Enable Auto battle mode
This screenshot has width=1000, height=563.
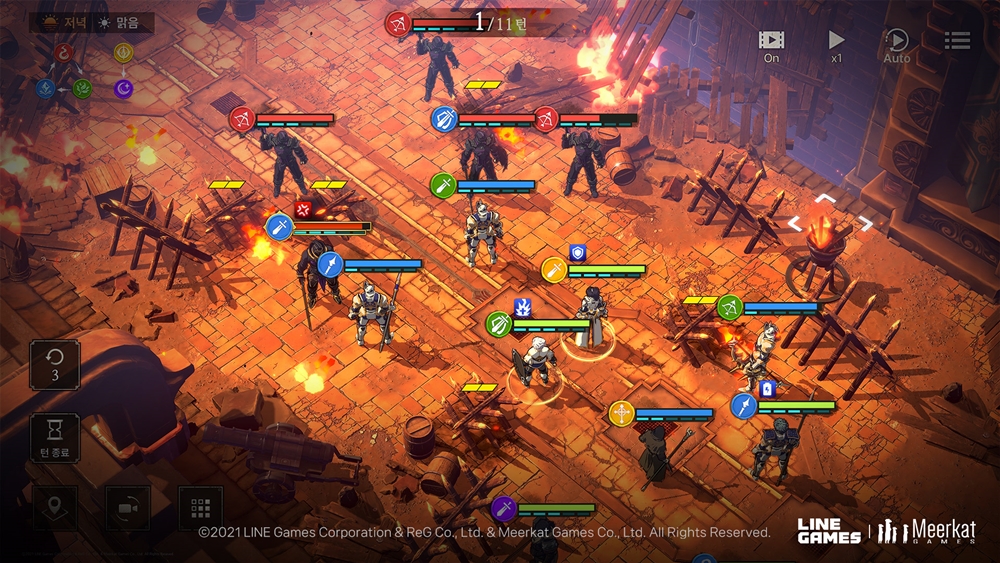point(897,43)
